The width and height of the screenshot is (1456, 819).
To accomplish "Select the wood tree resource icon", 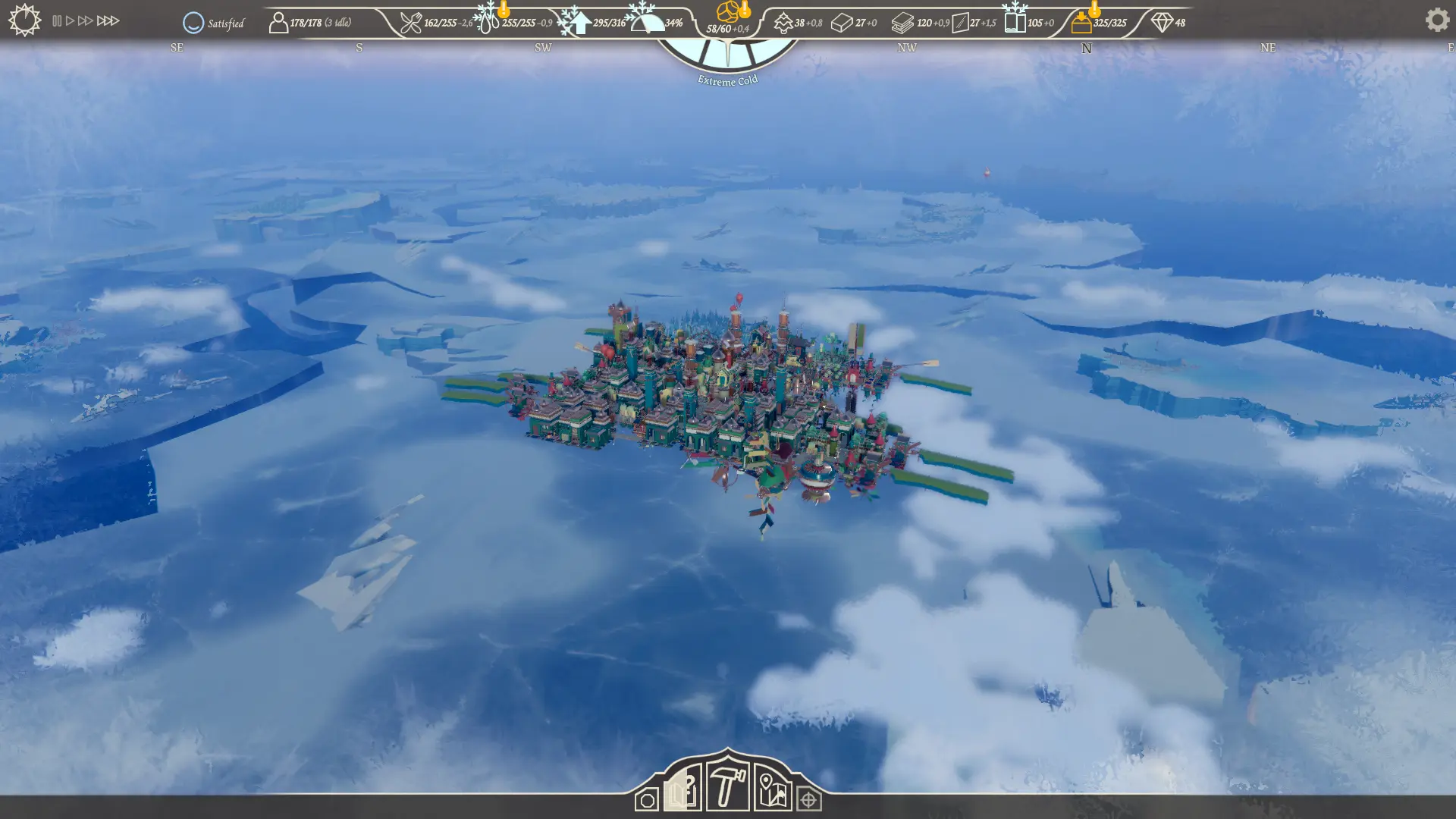I will coord(783,23).
